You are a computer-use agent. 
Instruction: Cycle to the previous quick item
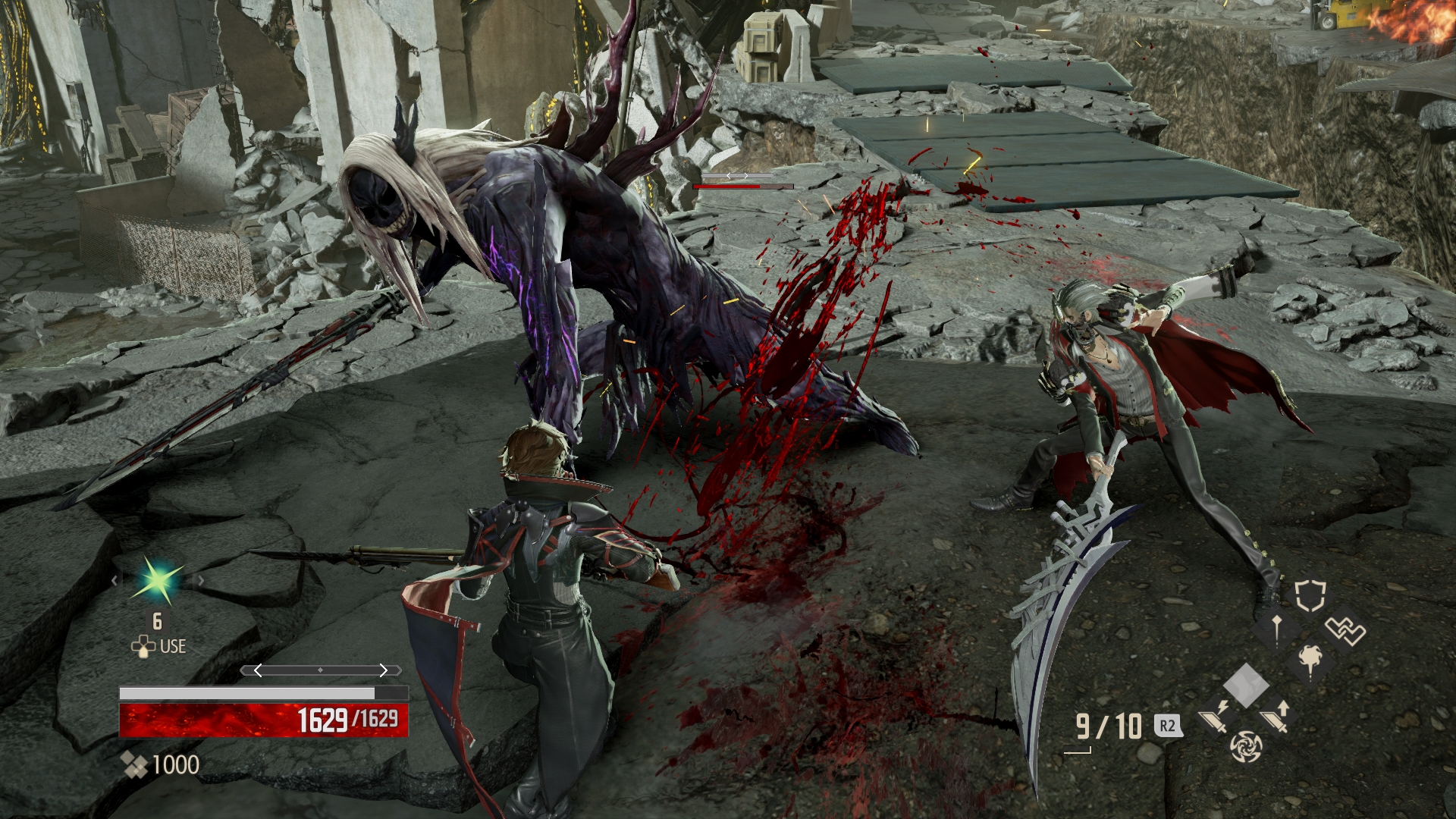click(x=115, y=581)
